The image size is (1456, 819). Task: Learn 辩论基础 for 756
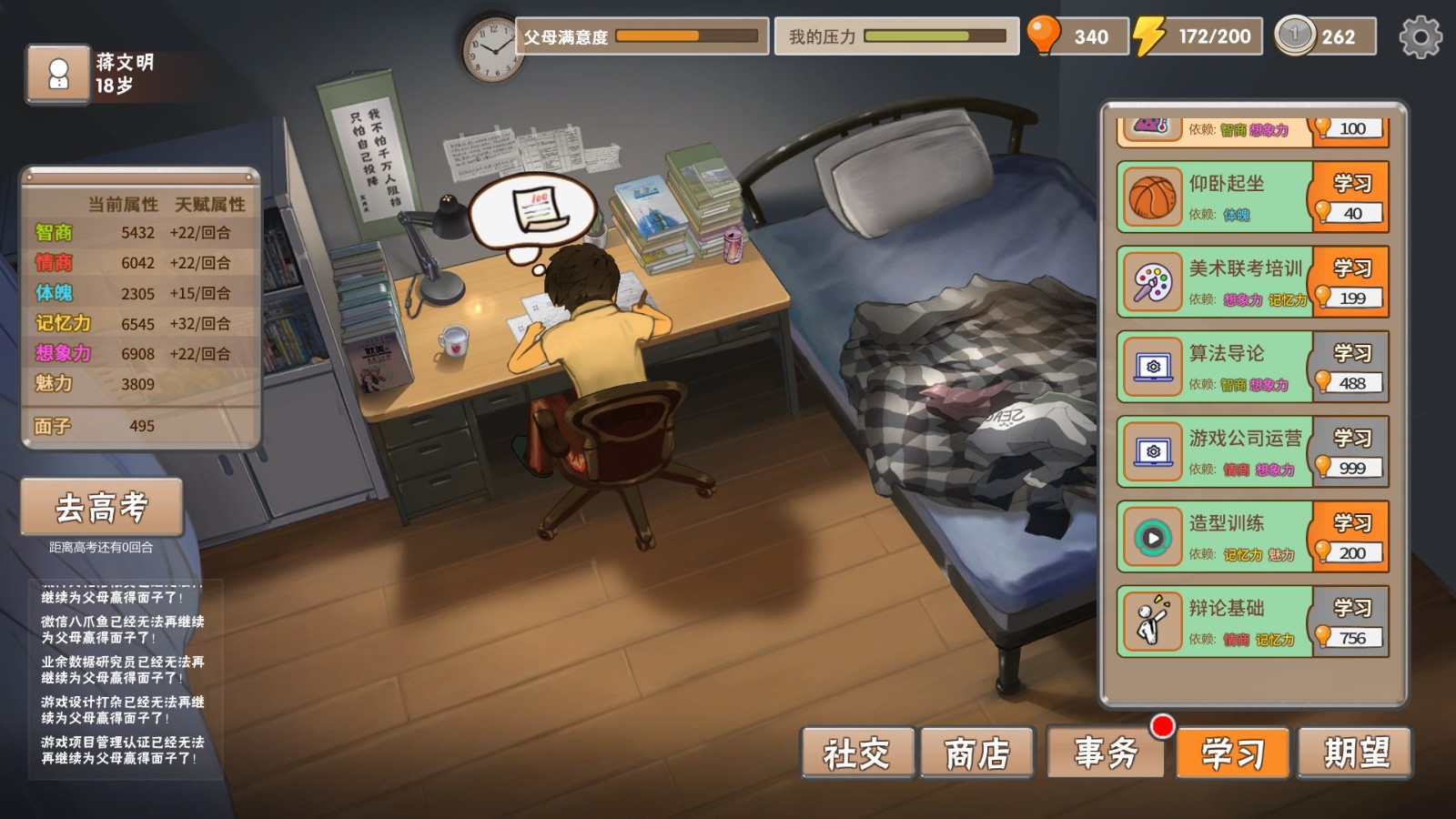[1351, 622]
